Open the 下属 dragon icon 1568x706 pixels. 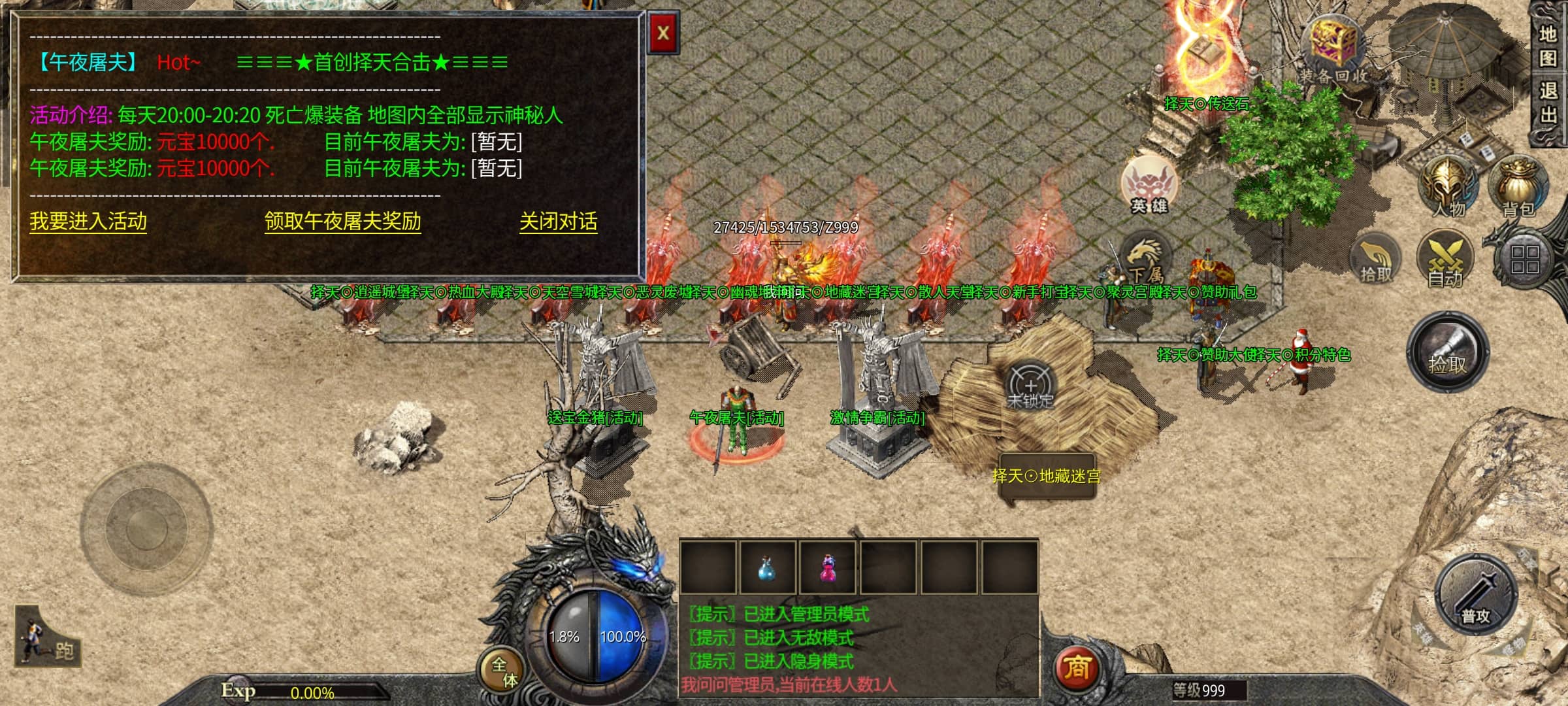(1145, 260)
